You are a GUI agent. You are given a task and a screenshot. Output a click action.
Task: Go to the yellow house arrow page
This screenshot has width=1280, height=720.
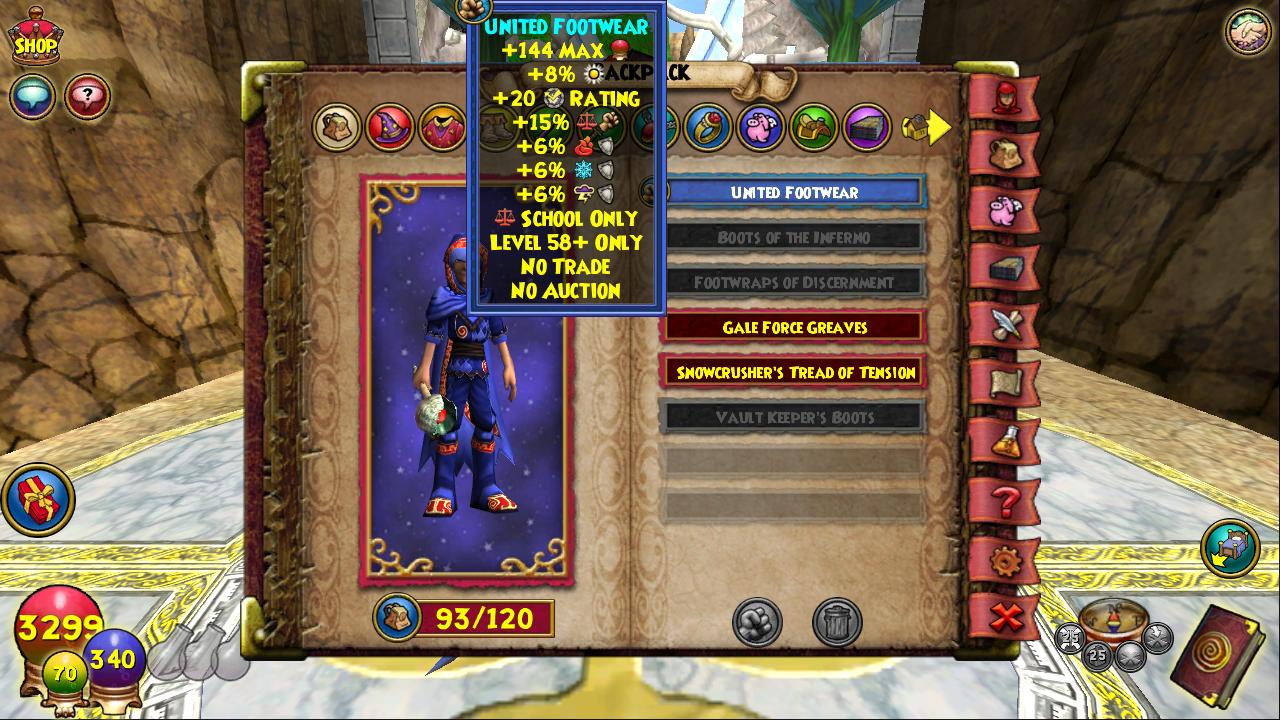(x=926, y=127)
